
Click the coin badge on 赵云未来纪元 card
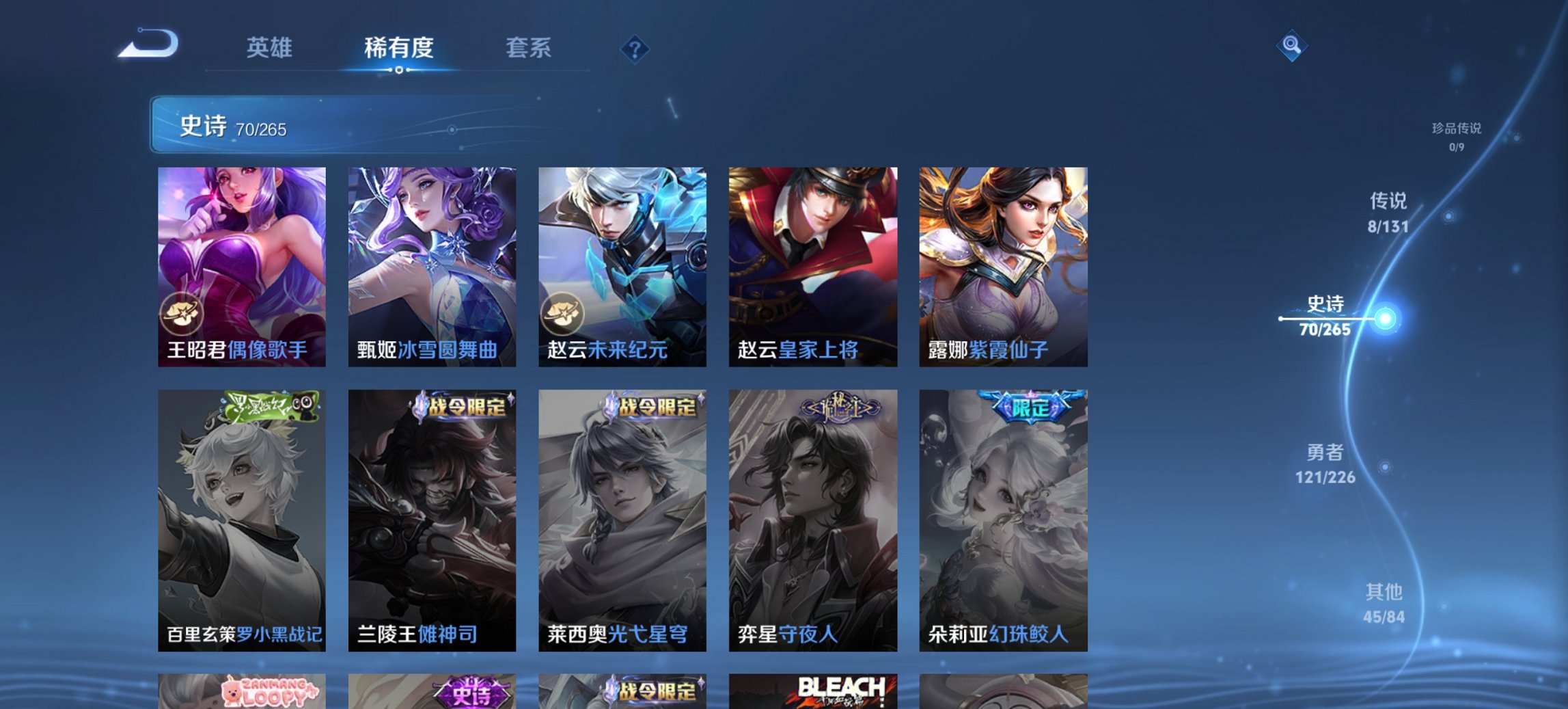click(x=563, y=312)
